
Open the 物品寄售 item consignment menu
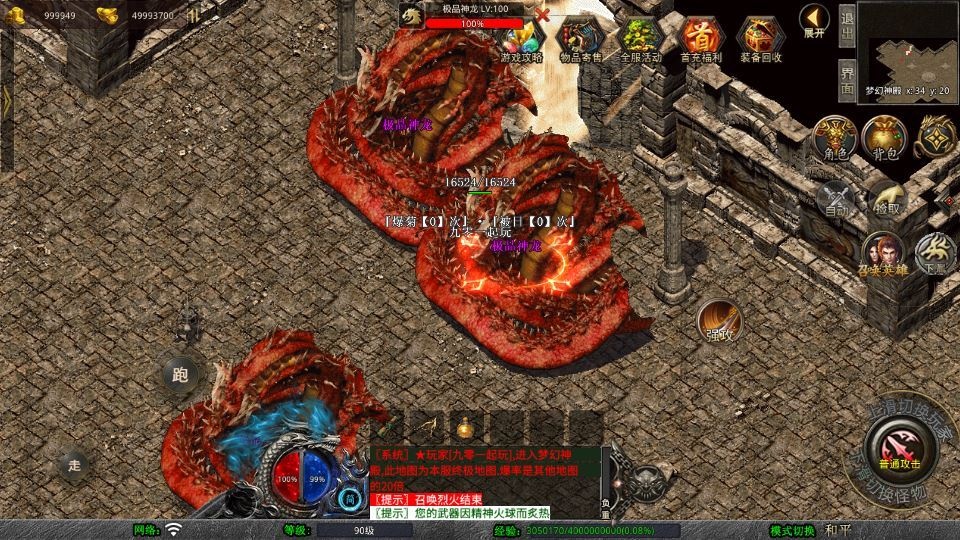(581, 38)
